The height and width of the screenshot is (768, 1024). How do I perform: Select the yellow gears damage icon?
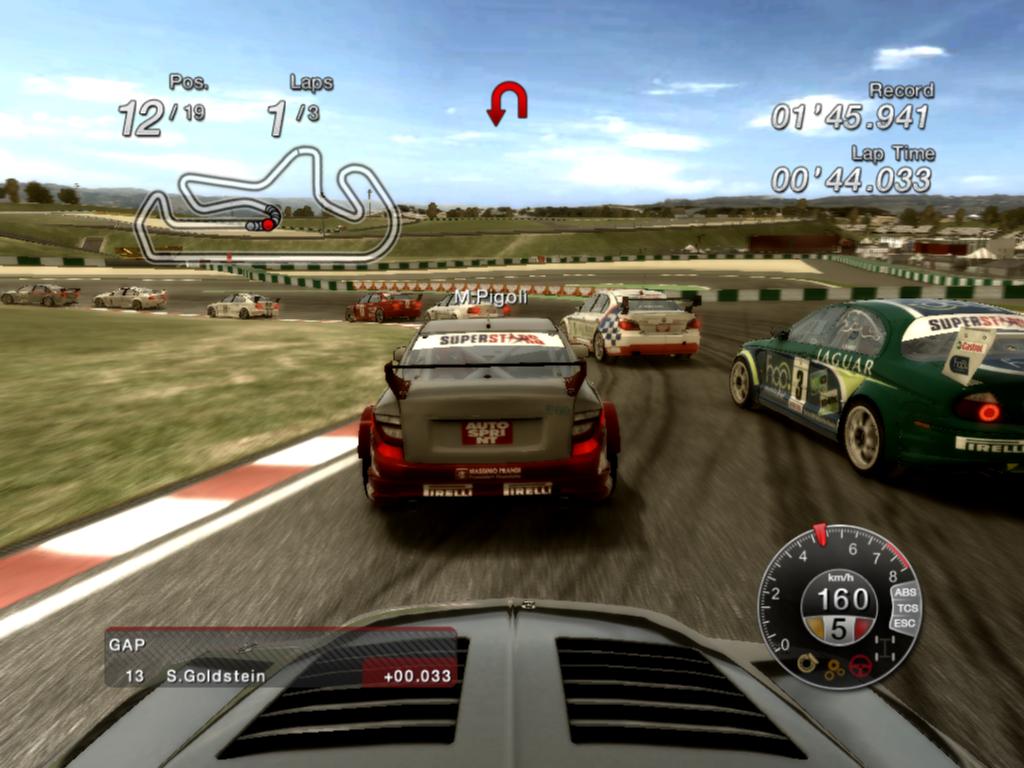(x=834, y=669)
